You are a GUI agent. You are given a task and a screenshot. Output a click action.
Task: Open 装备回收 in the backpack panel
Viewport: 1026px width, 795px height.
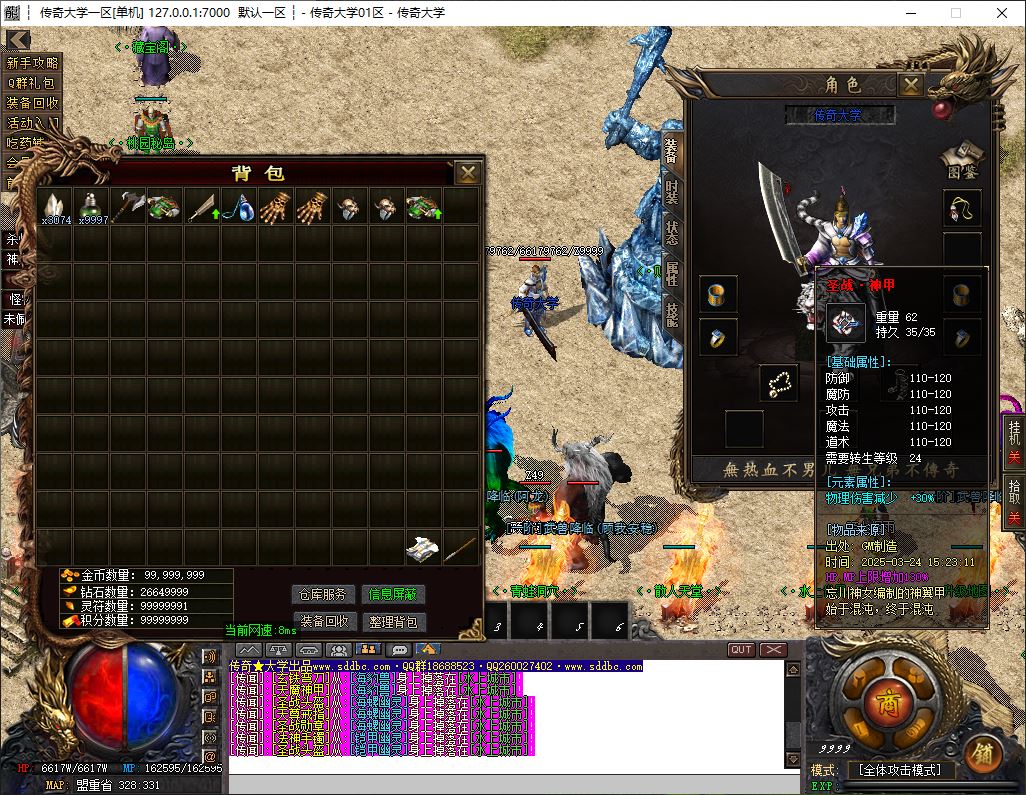click(324, 621)
